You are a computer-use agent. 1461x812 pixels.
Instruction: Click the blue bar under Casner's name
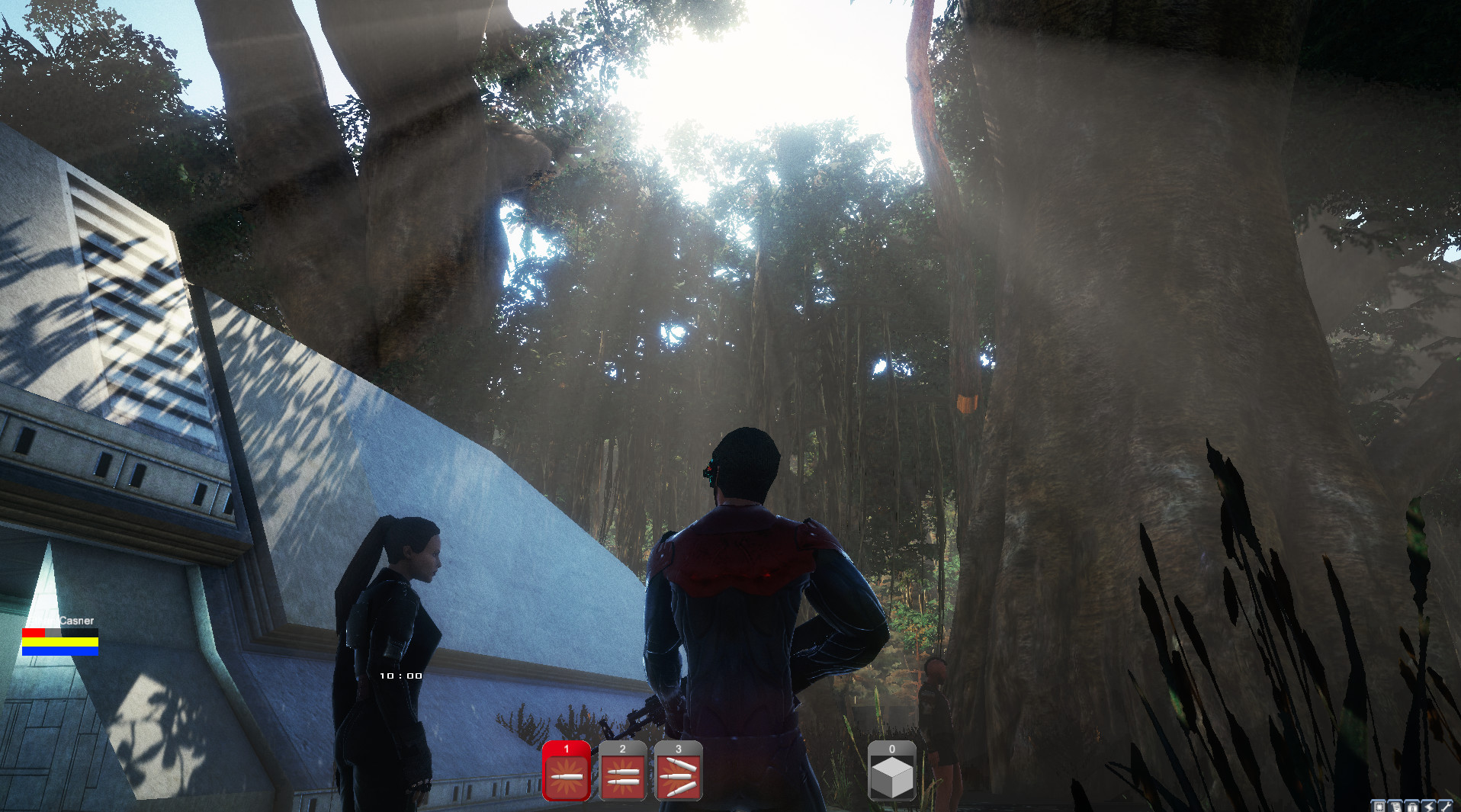coord(60,650)
